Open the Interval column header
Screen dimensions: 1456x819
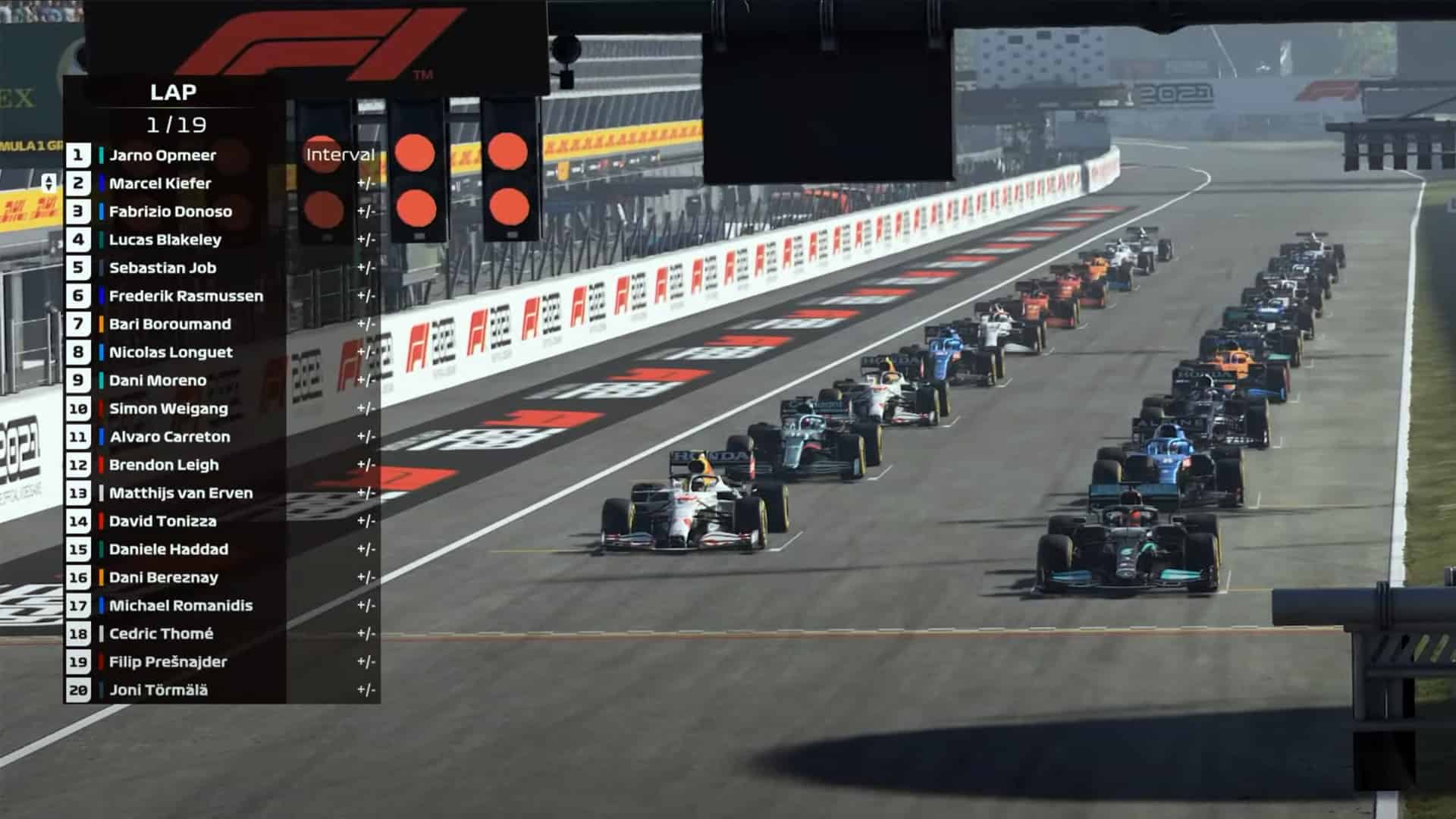pyautogui.click(x=340, y=154)
